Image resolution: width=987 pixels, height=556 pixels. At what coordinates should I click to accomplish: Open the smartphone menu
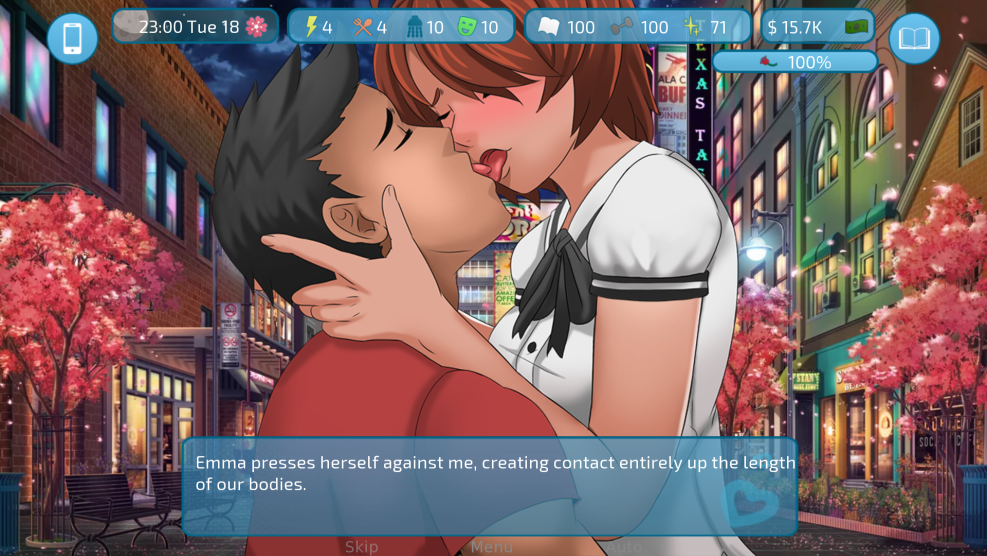tap(72, 39)
